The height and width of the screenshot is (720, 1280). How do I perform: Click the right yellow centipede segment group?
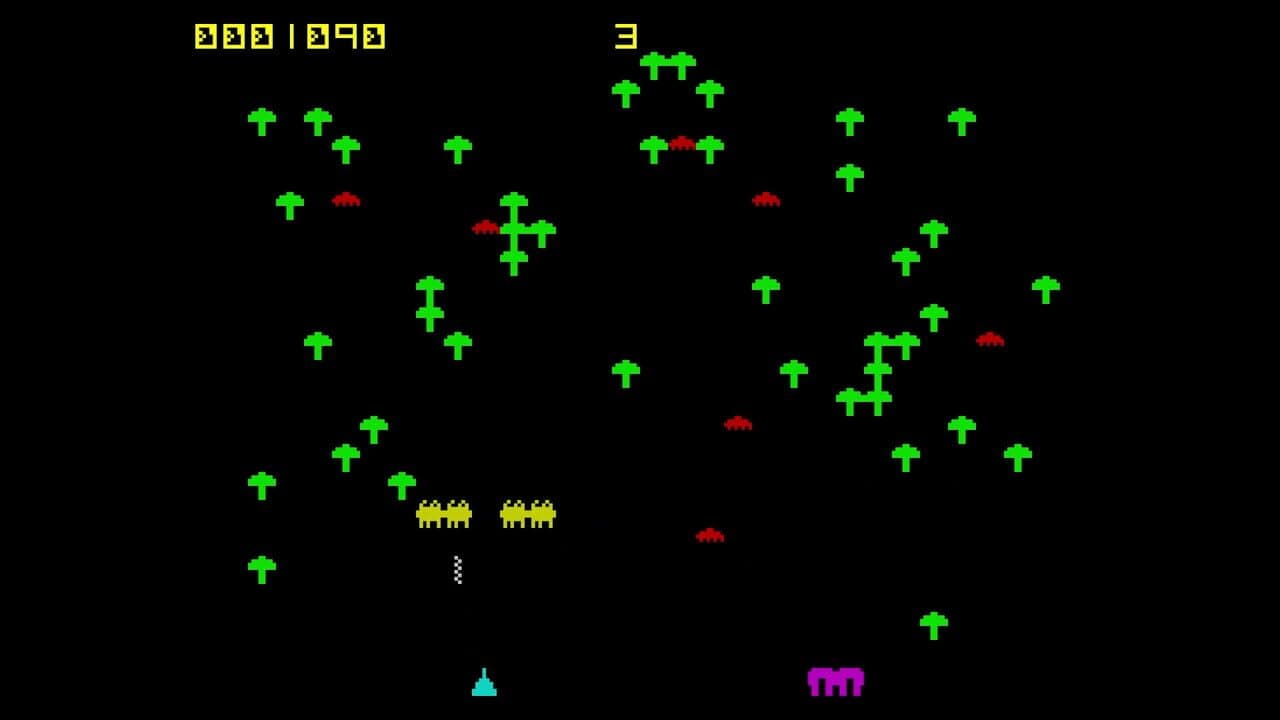(x=527, y=512)
